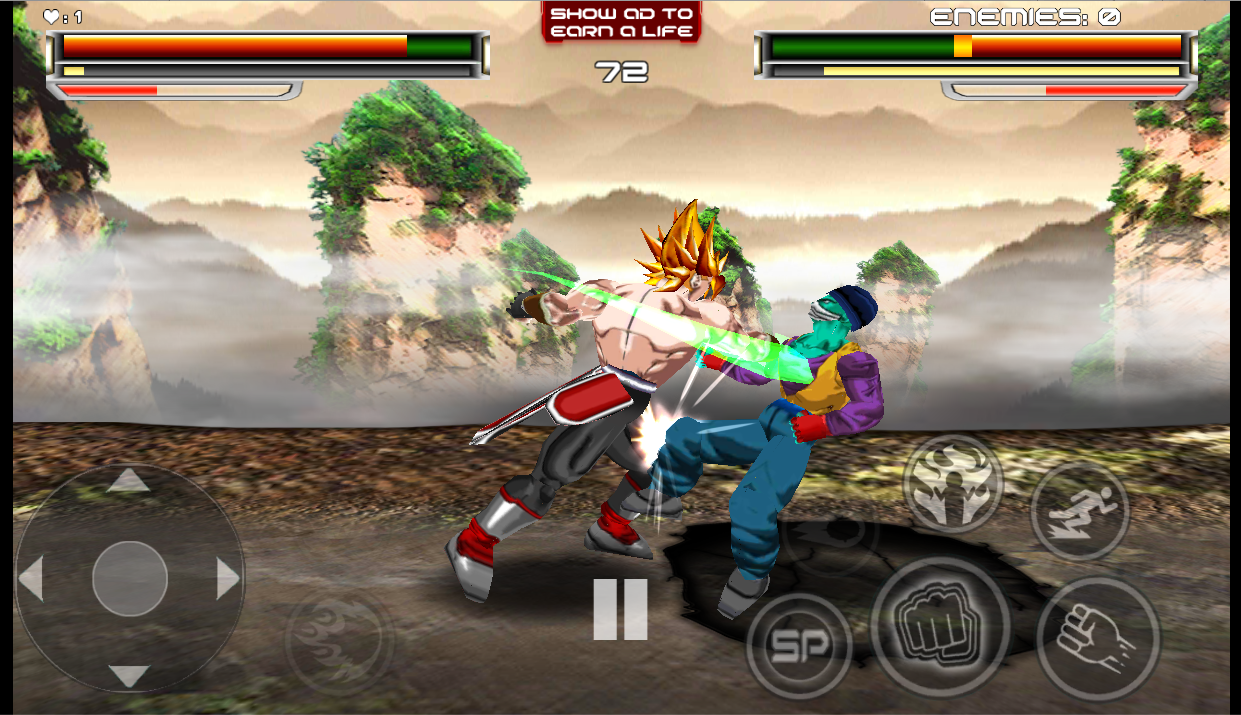Trigger the flaming power-up transformation
Image resolution: width=1241 pixels, height=715 pixels.
[x=952, y=483]
